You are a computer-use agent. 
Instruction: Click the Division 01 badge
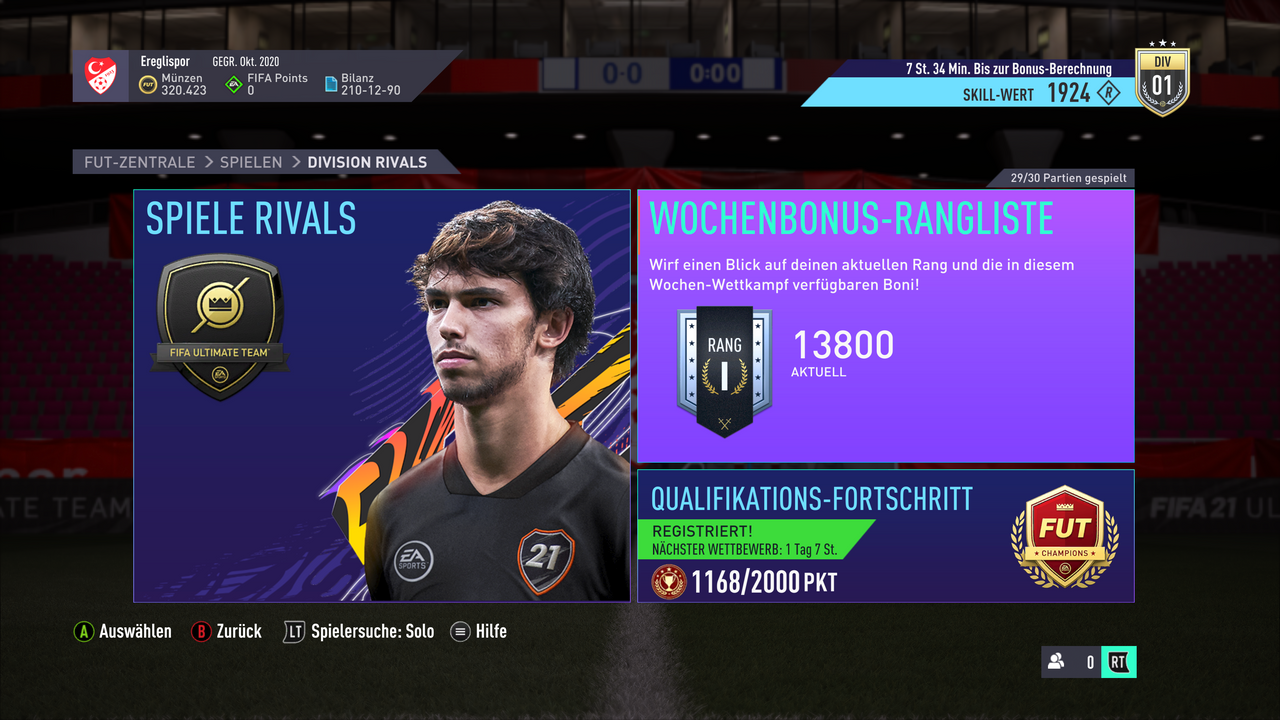click(1161, 81)
